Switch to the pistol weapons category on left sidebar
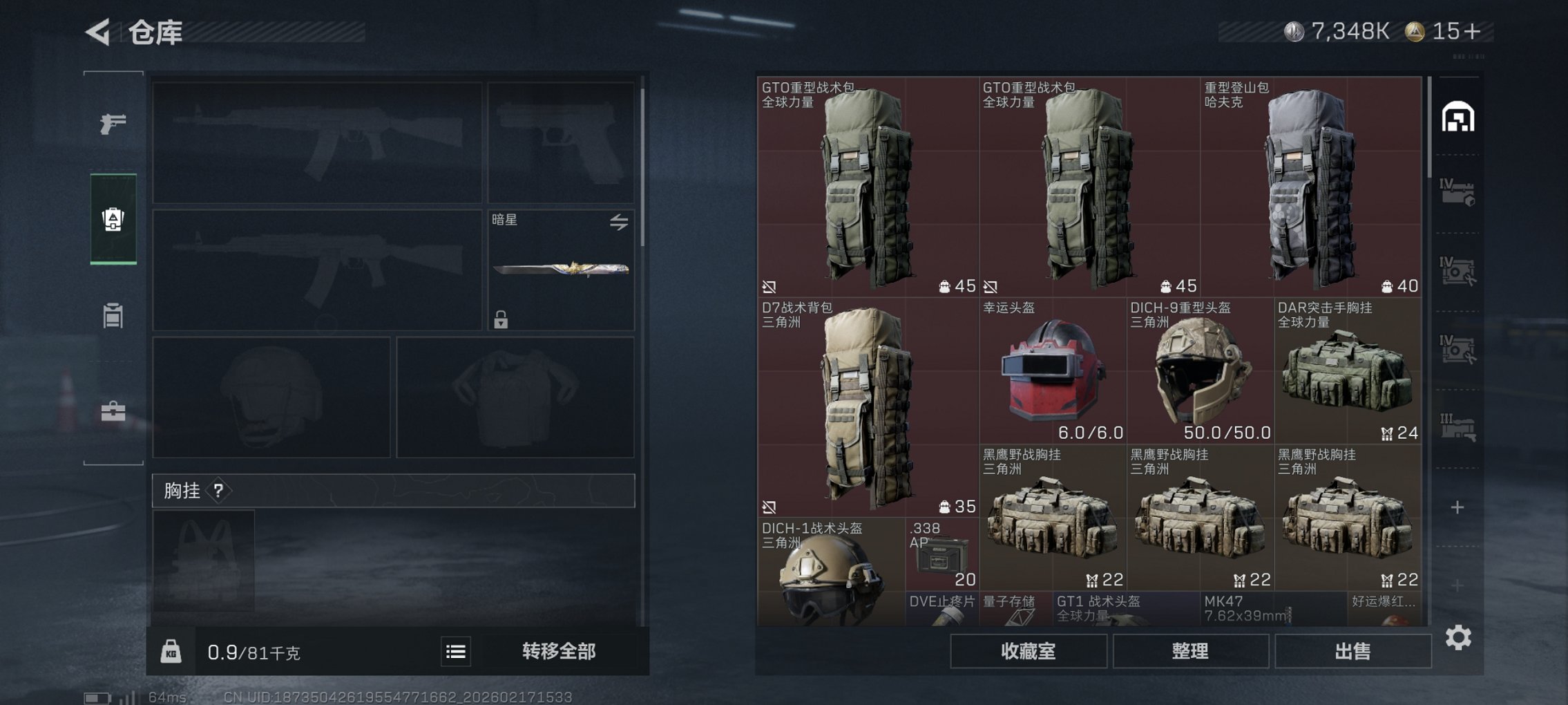 (x=113, y=124)
